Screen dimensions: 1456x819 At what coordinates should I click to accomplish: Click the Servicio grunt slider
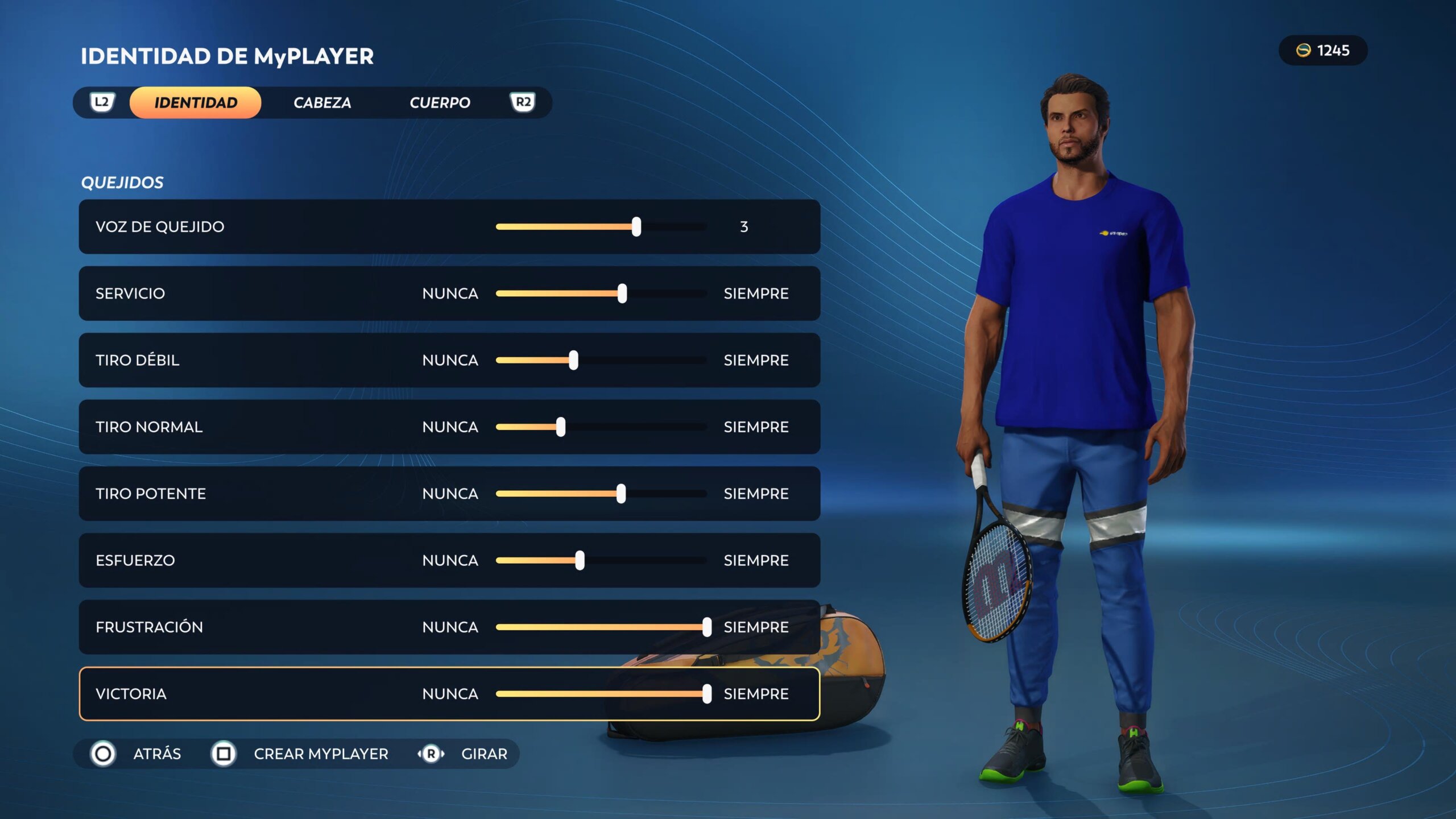622,293
